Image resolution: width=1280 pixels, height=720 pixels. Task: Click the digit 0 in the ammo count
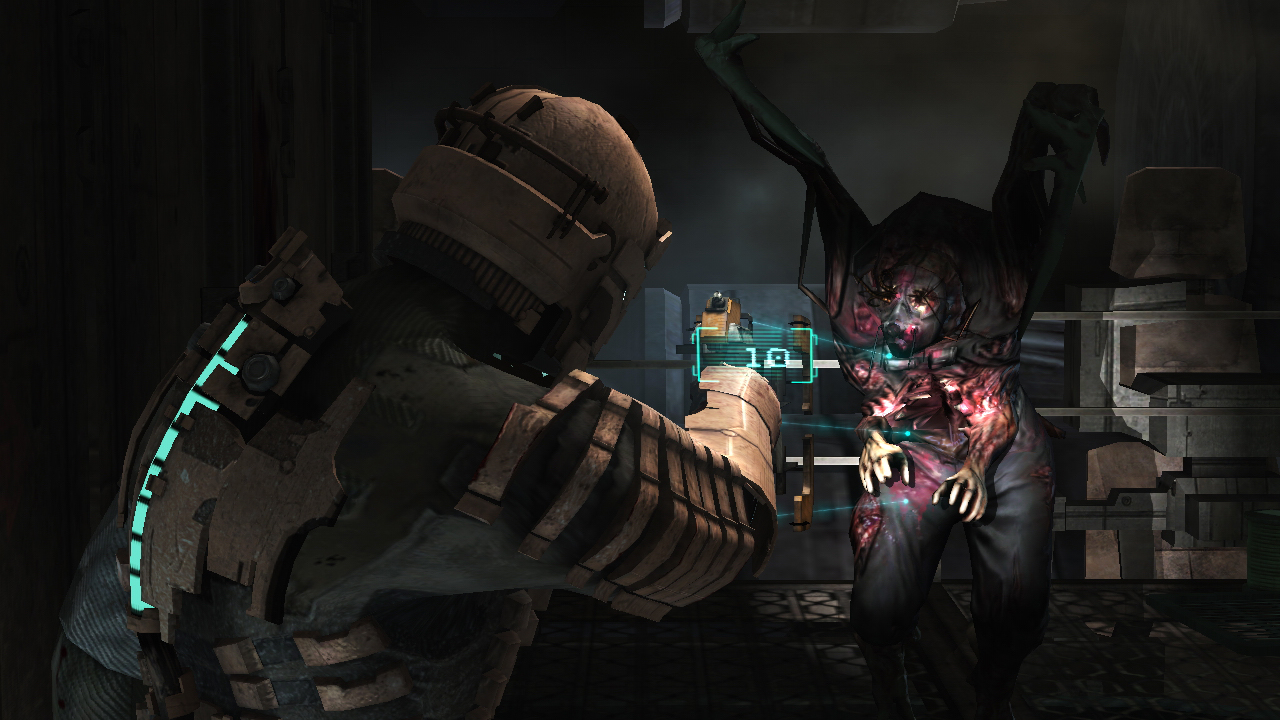pos(778,356)
